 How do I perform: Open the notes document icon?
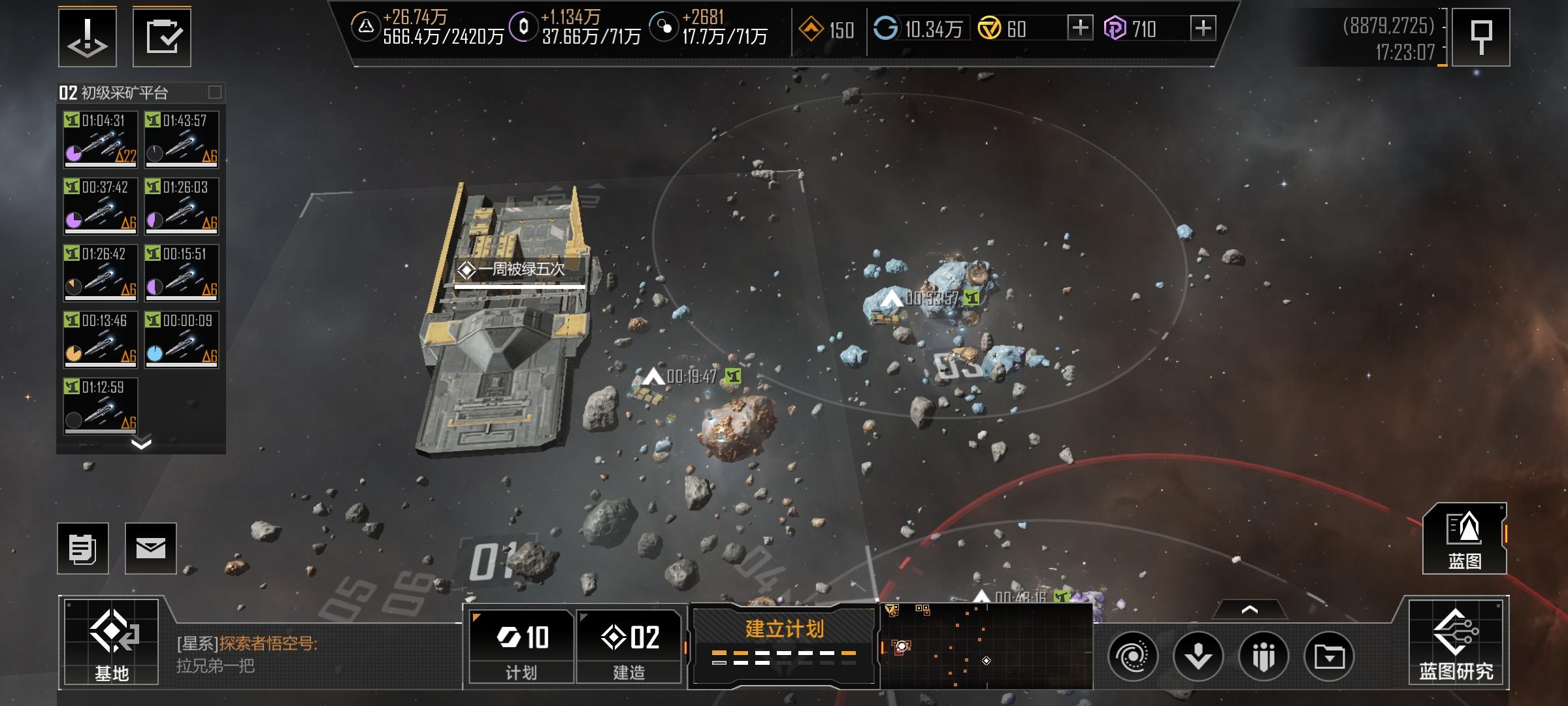pos(83,548)
